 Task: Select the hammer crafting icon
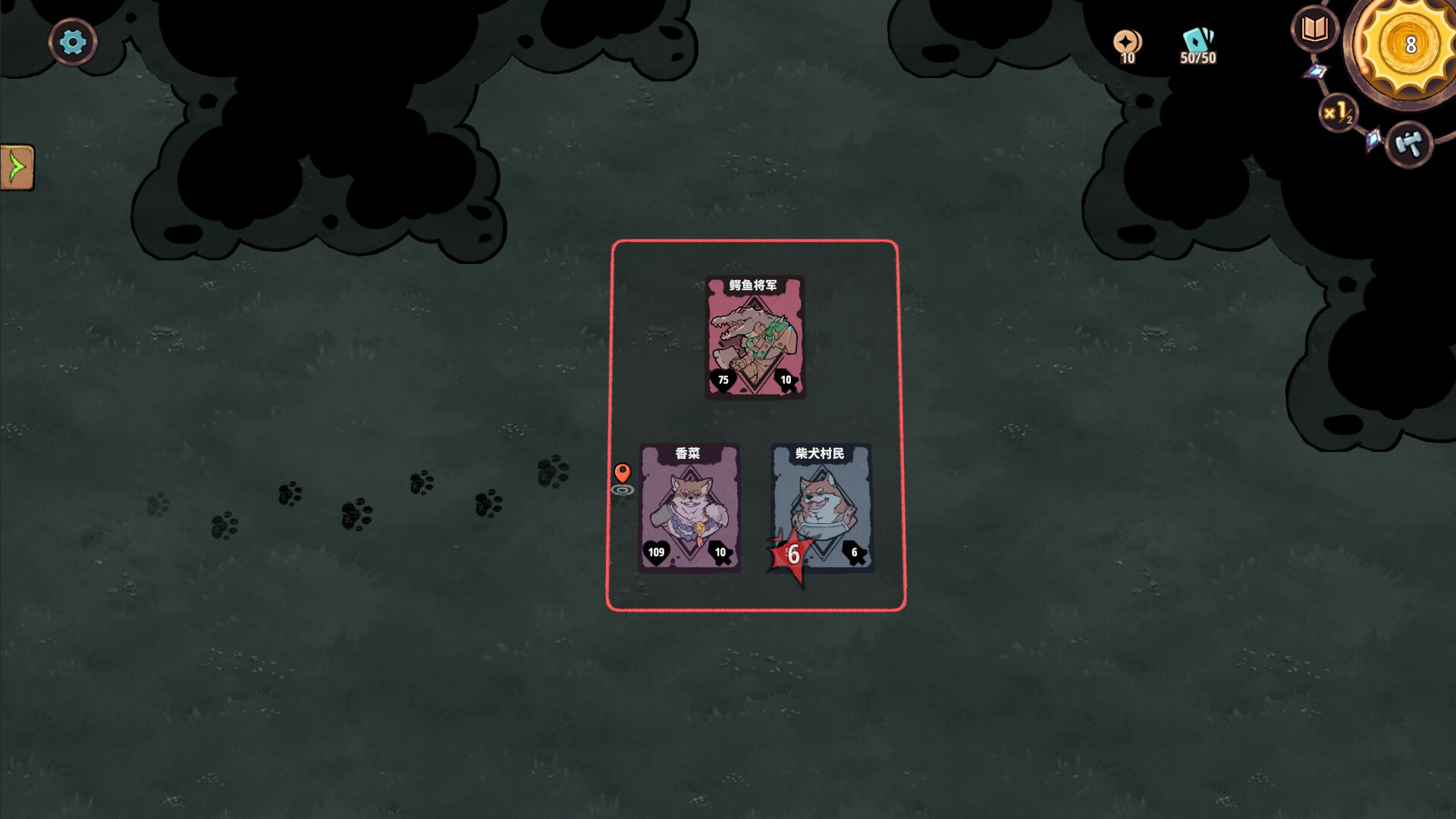coord(1410,145)
